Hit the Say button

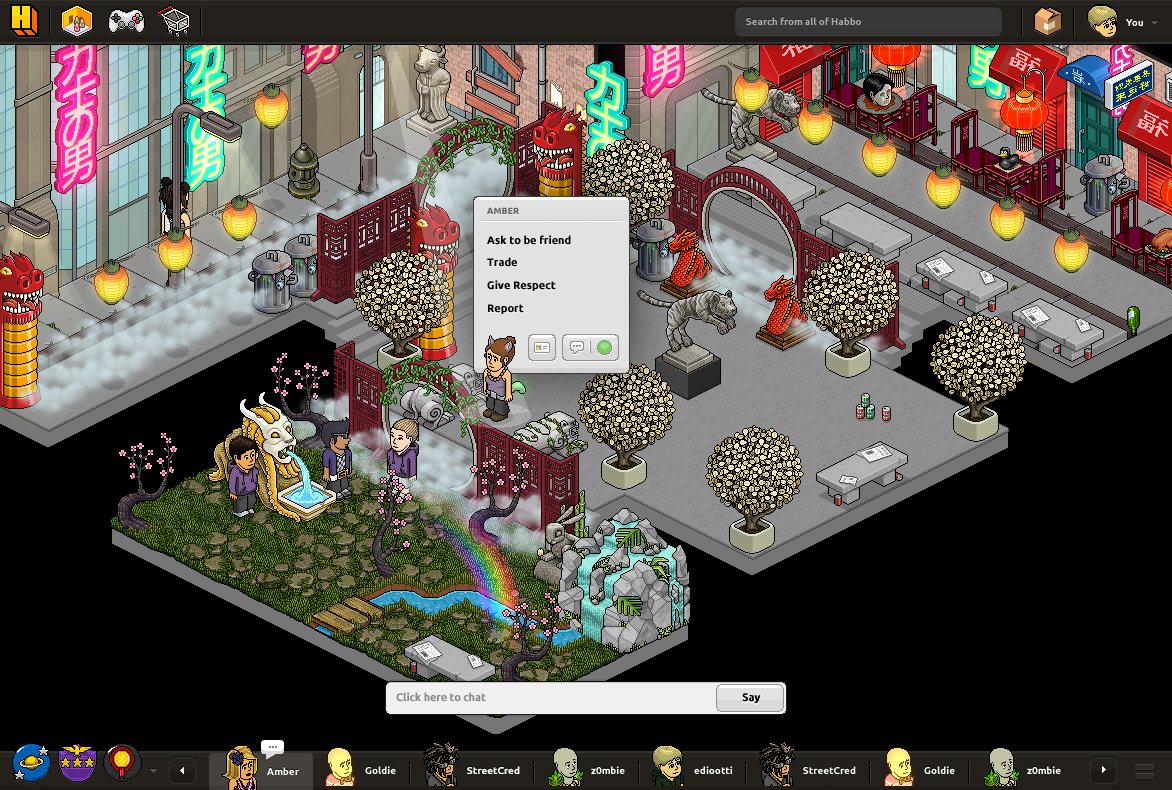751,697
